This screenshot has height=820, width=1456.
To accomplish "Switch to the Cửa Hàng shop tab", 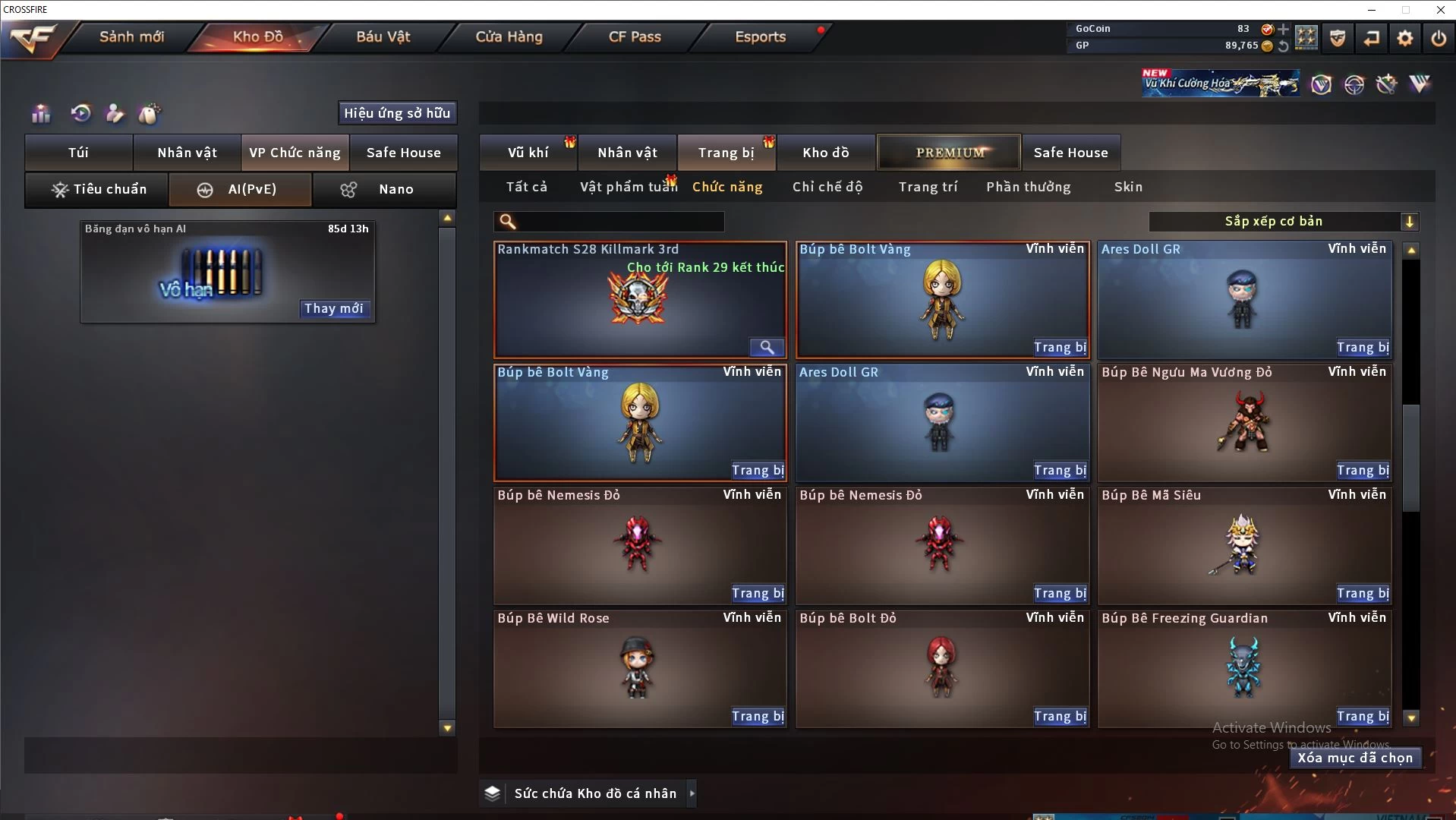I will 509,36.
